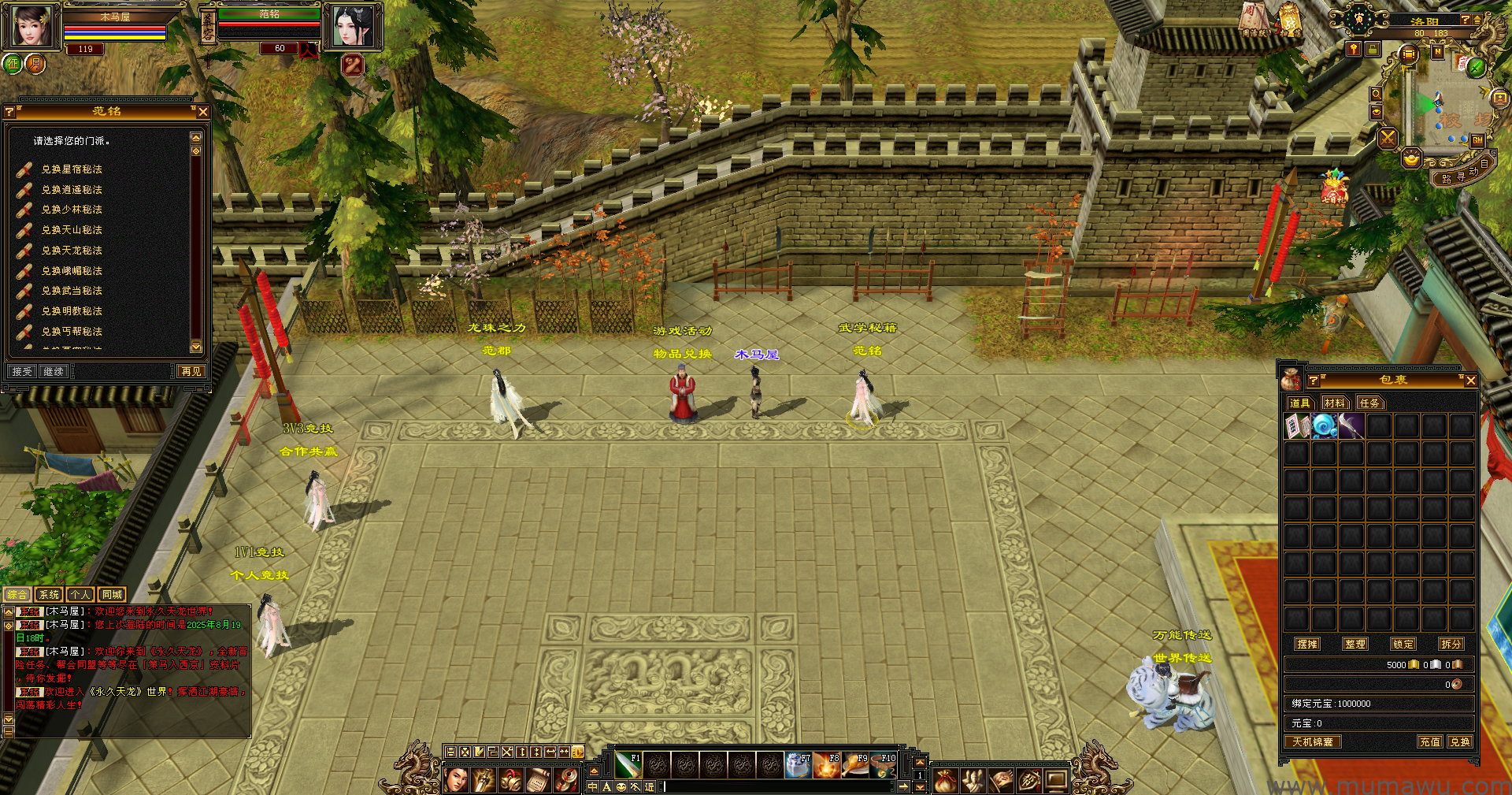
Task: Click the 整理 sort button
Action: click(x=1355, y=644)
